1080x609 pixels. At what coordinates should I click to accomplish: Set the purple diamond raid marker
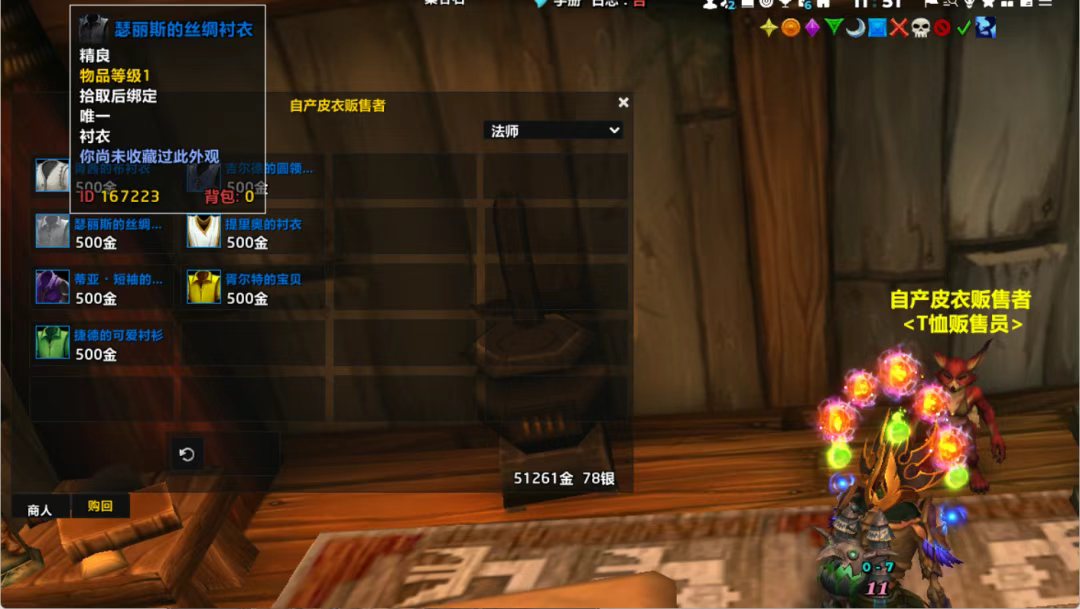click(812, 28)
